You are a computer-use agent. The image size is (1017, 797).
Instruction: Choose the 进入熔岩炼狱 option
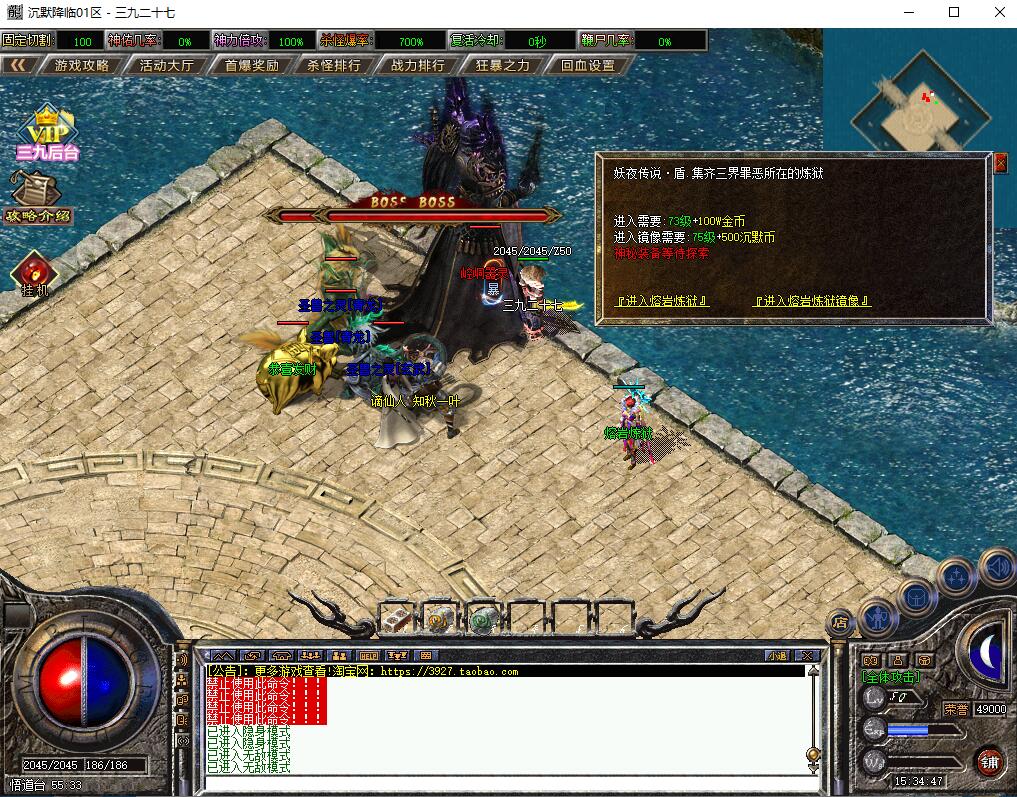[662, 300]
